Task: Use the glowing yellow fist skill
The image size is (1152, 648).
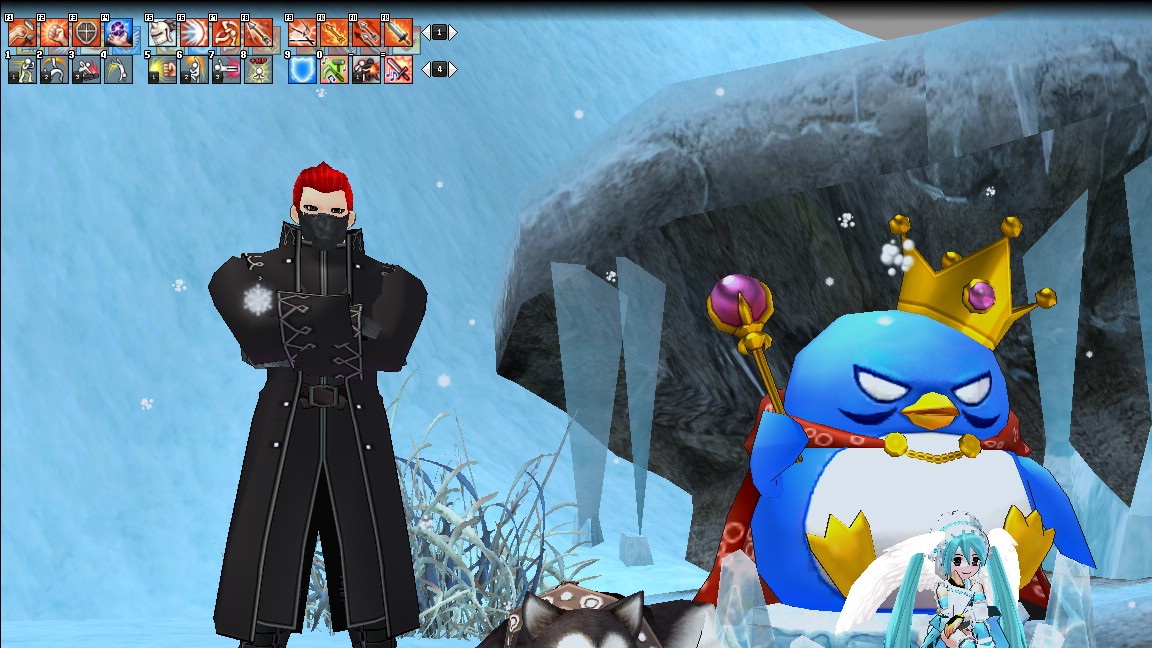Action: tap(162, 70)
